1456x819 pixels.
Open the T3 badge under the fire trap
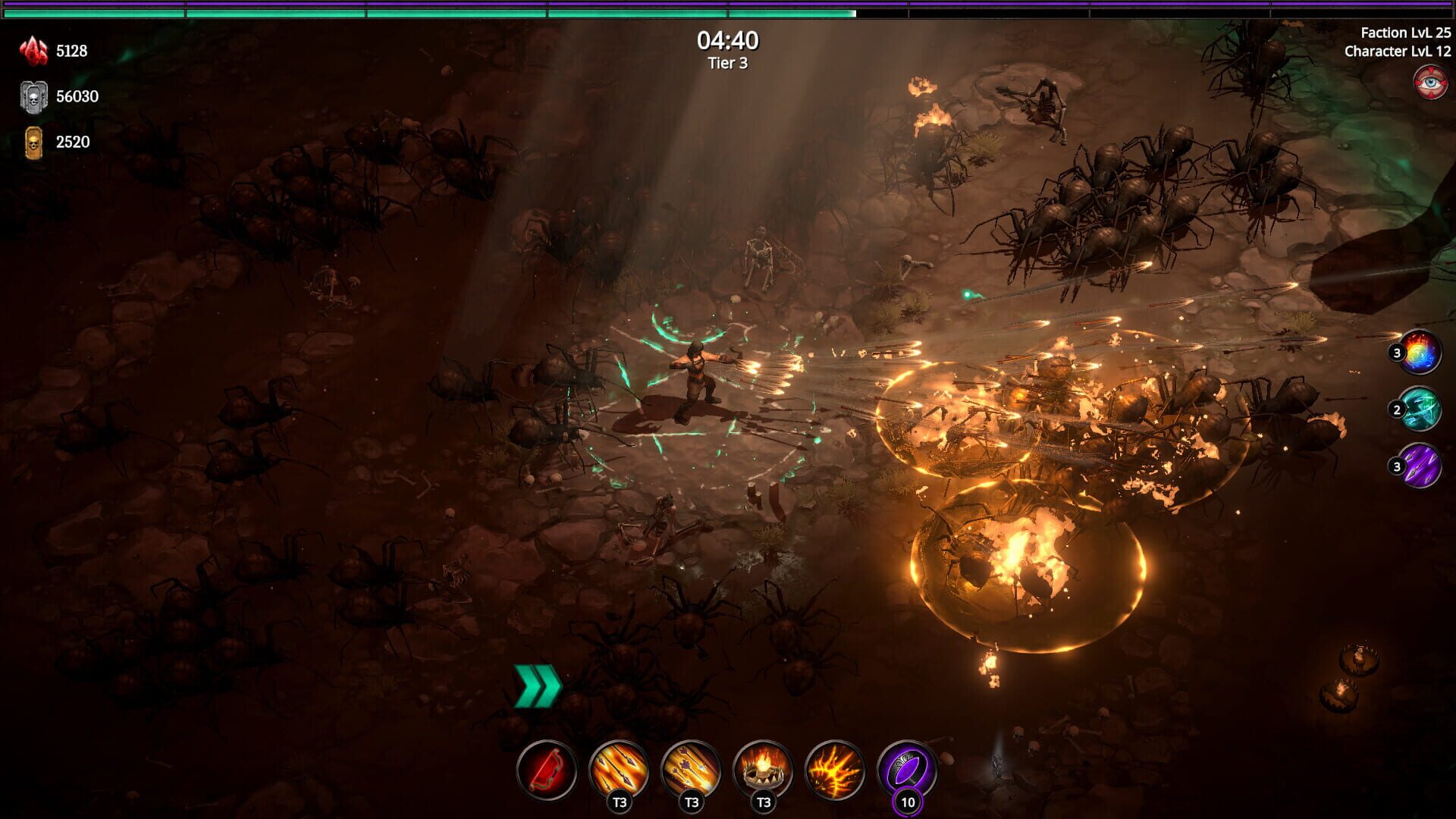click(x=763, y=799)
